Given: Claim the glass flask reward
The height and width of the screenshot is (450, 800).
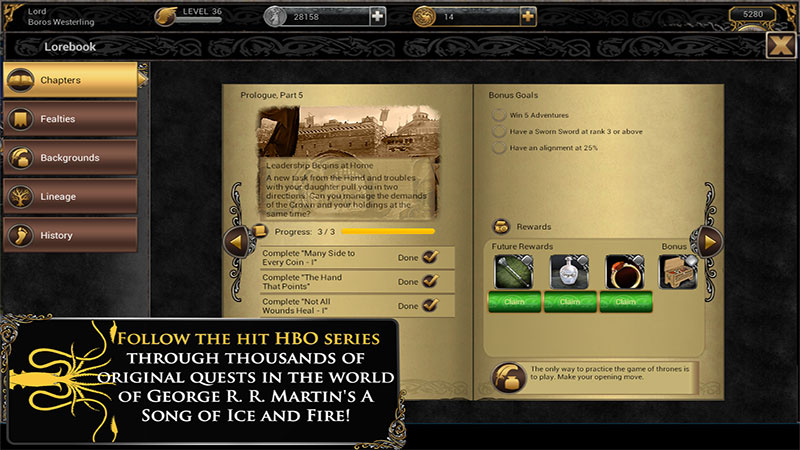Looking at the screenshot, I should [570, 301].
